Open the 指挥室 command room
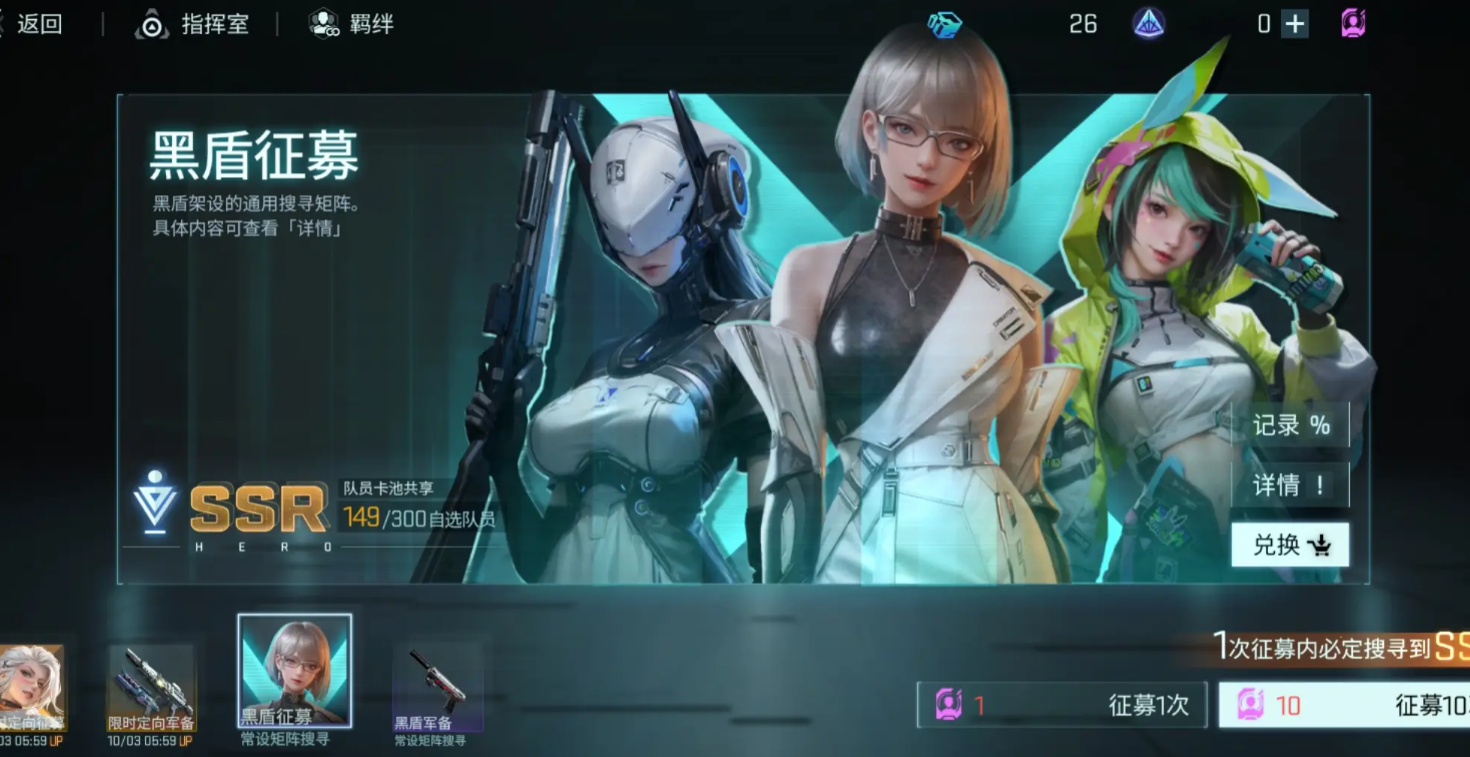This screenshot has height=757, width=1470. point(193,24)
